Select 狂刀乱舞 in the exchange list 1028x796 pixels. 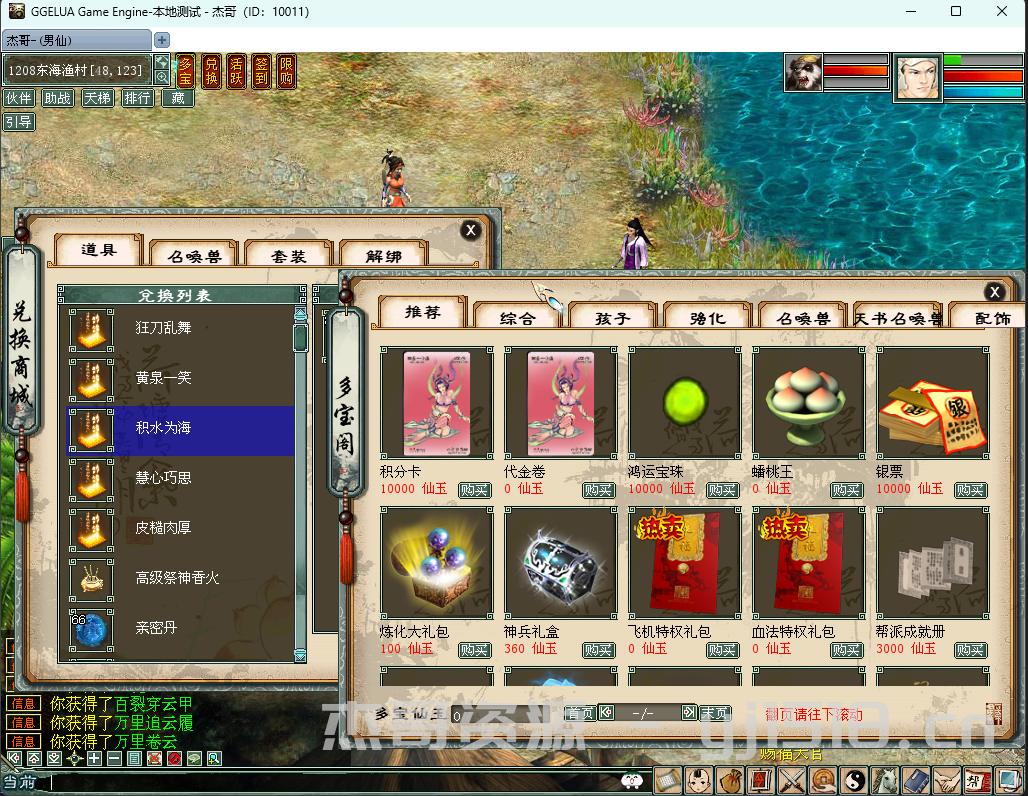[180, 328]
